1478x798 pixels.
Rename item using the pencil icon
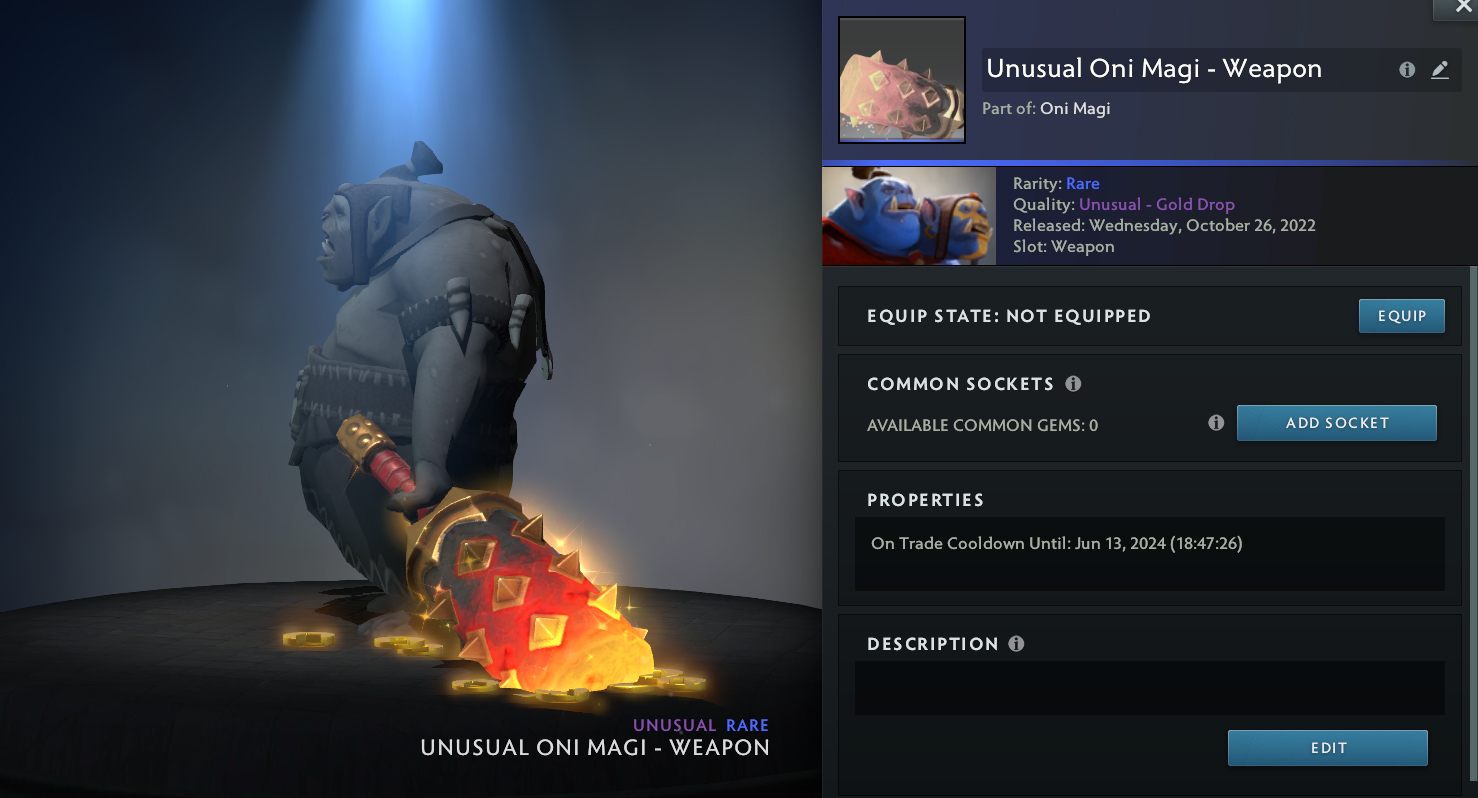click(1439, 70)
